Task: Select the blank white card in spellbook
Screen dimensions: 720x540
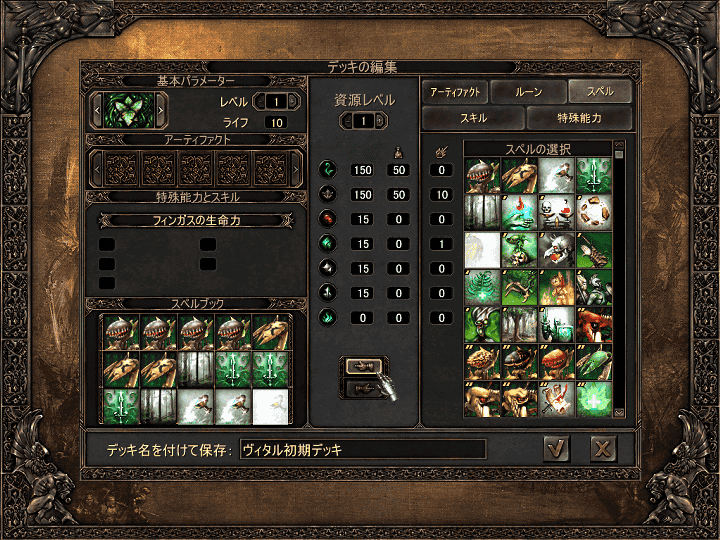Action: click(268, 404)
